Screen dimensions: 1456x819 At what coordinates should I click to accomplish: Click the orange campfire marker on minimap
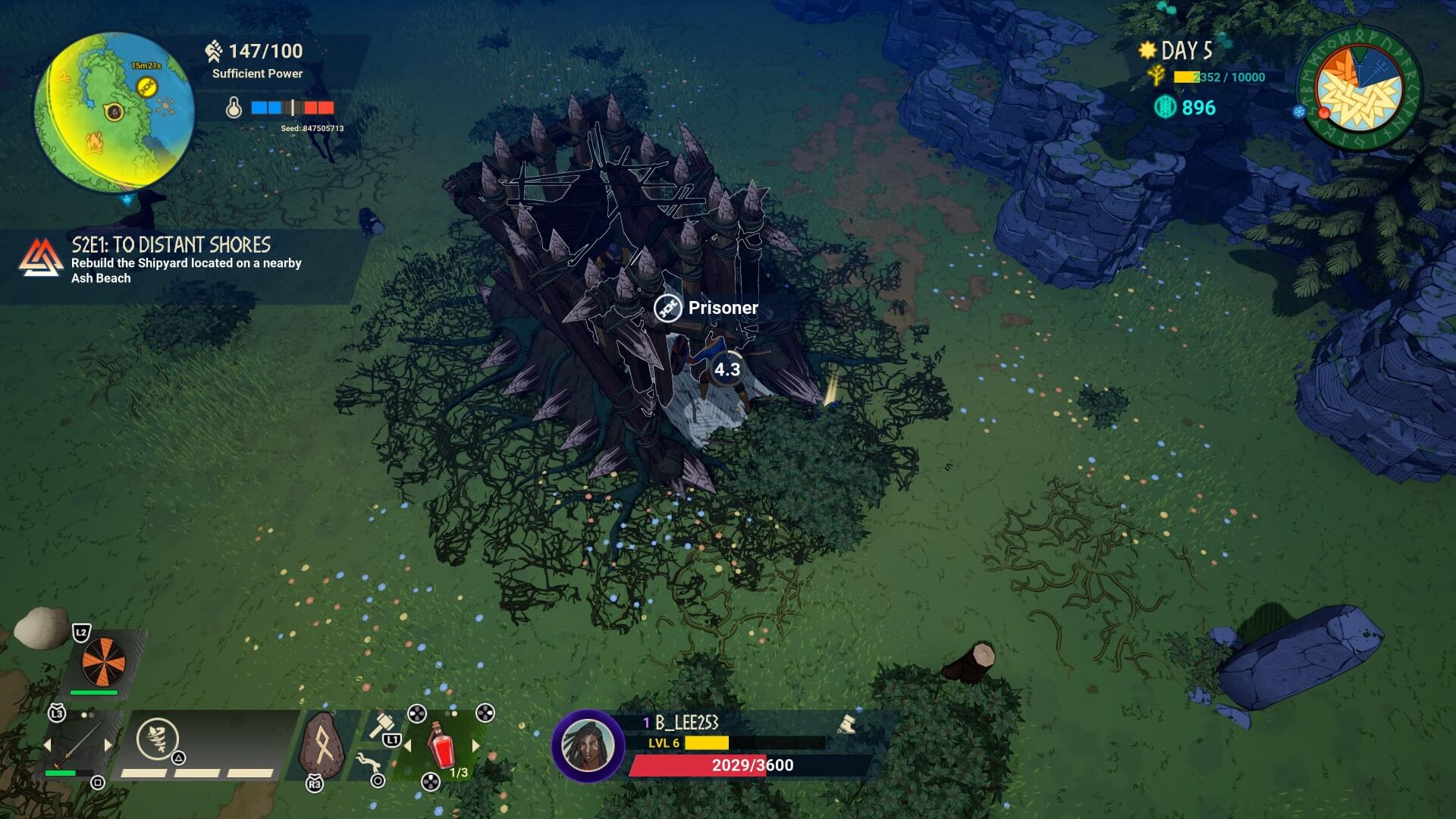pos(93,140)
